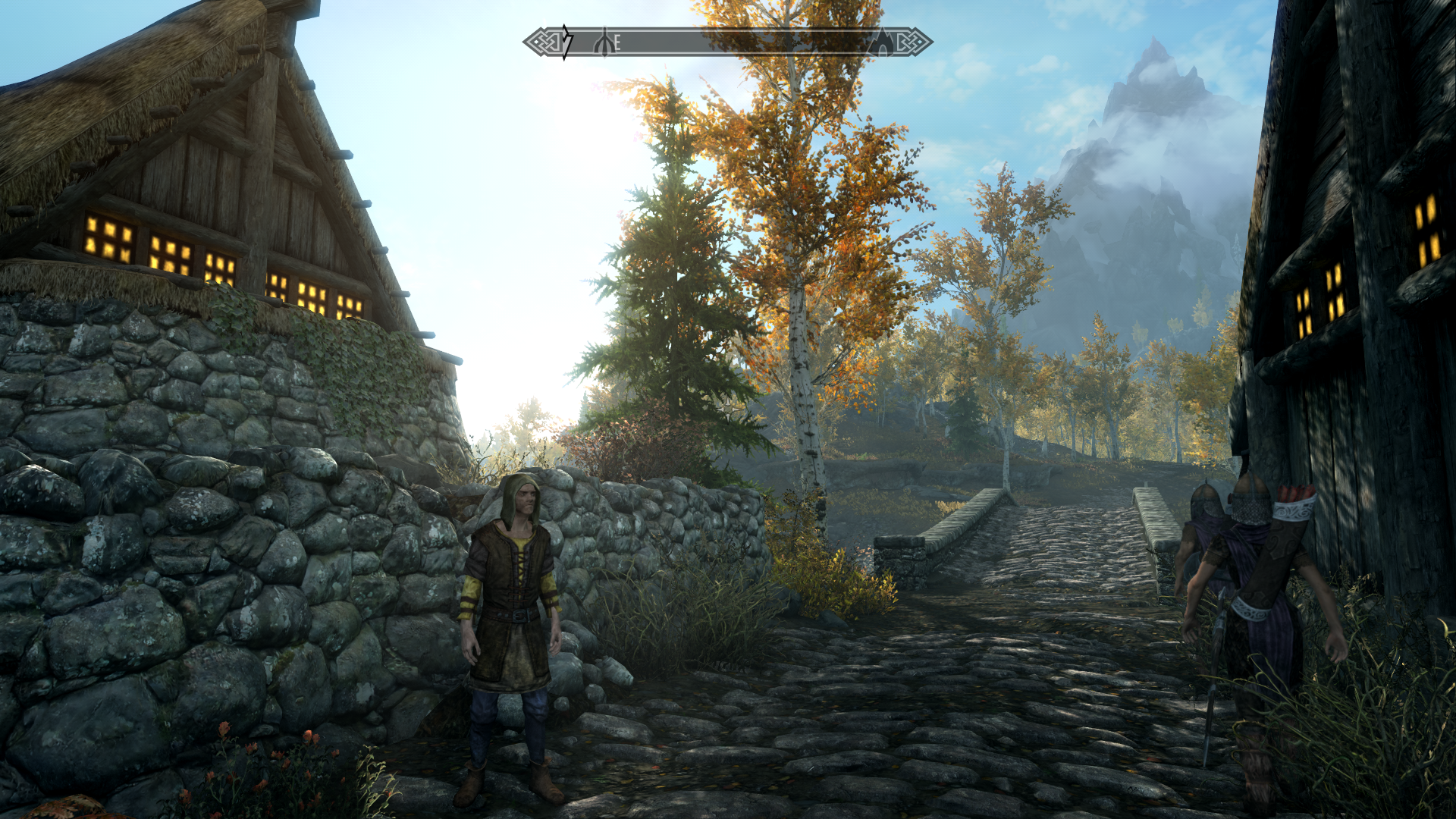Click the trident-shaped location marker beside East
The width and height of the screenshot is (1456, 819).
pos(604,42)
